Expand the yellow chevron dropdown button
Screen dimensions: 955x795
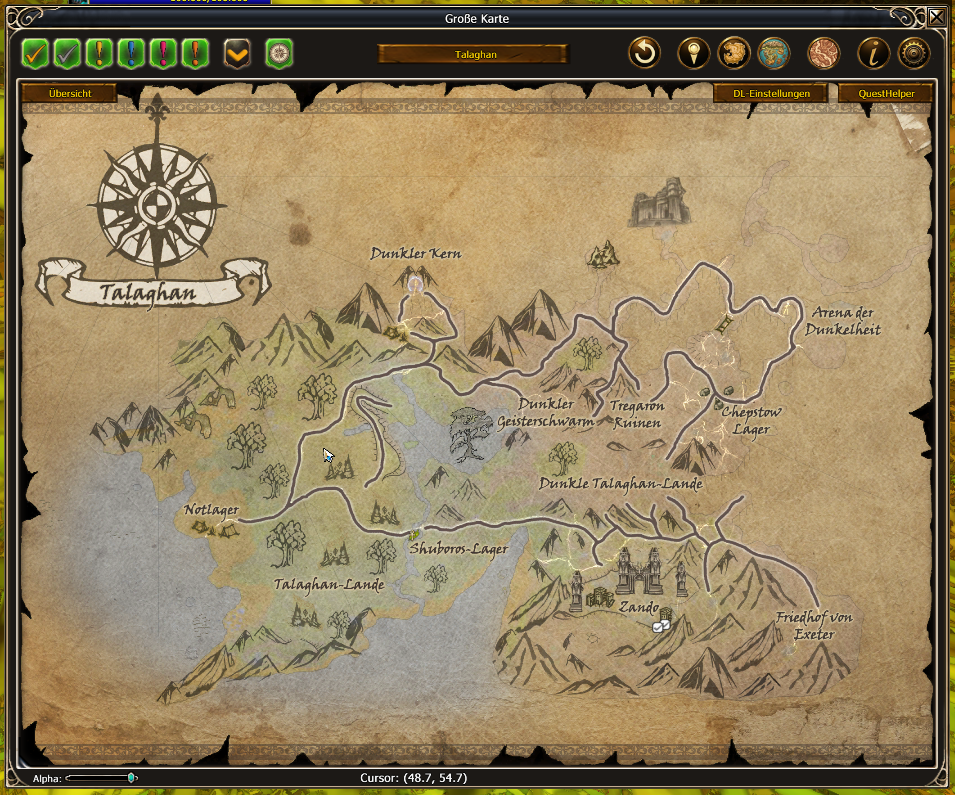coord(237,53)
